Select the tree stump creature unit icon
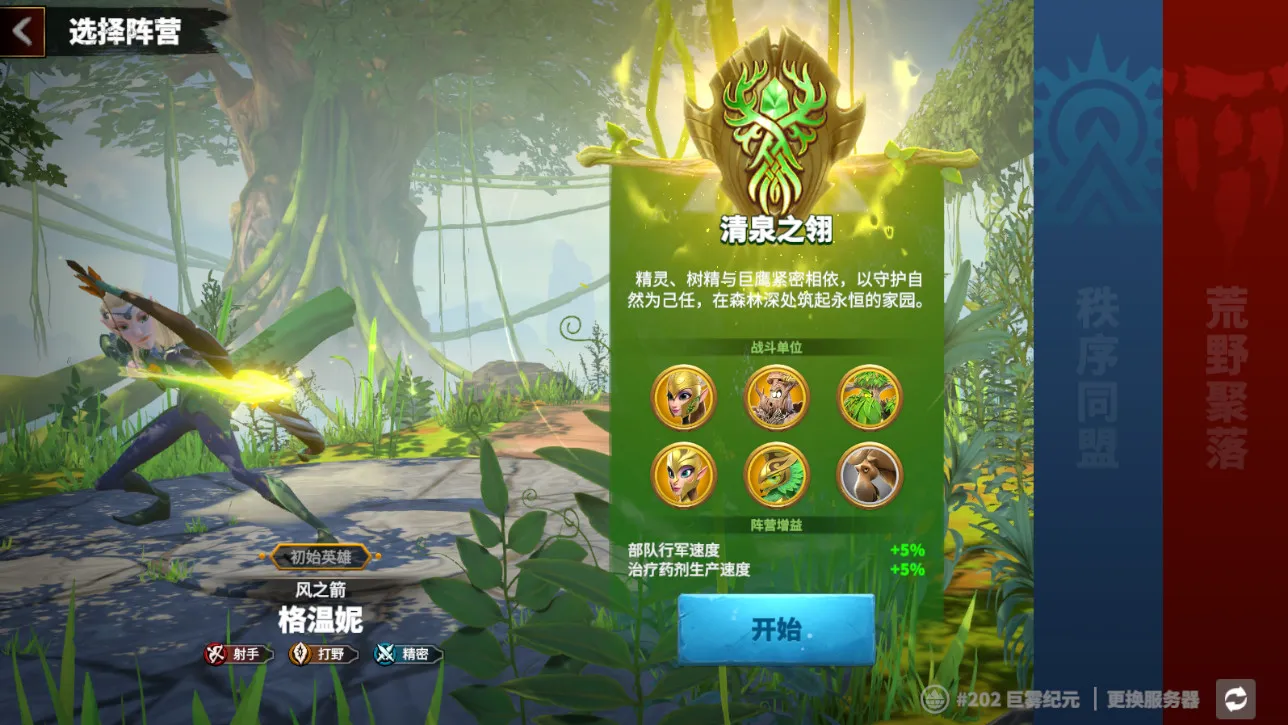Screen dimensions: 1288x725 (x=777, y=397)
